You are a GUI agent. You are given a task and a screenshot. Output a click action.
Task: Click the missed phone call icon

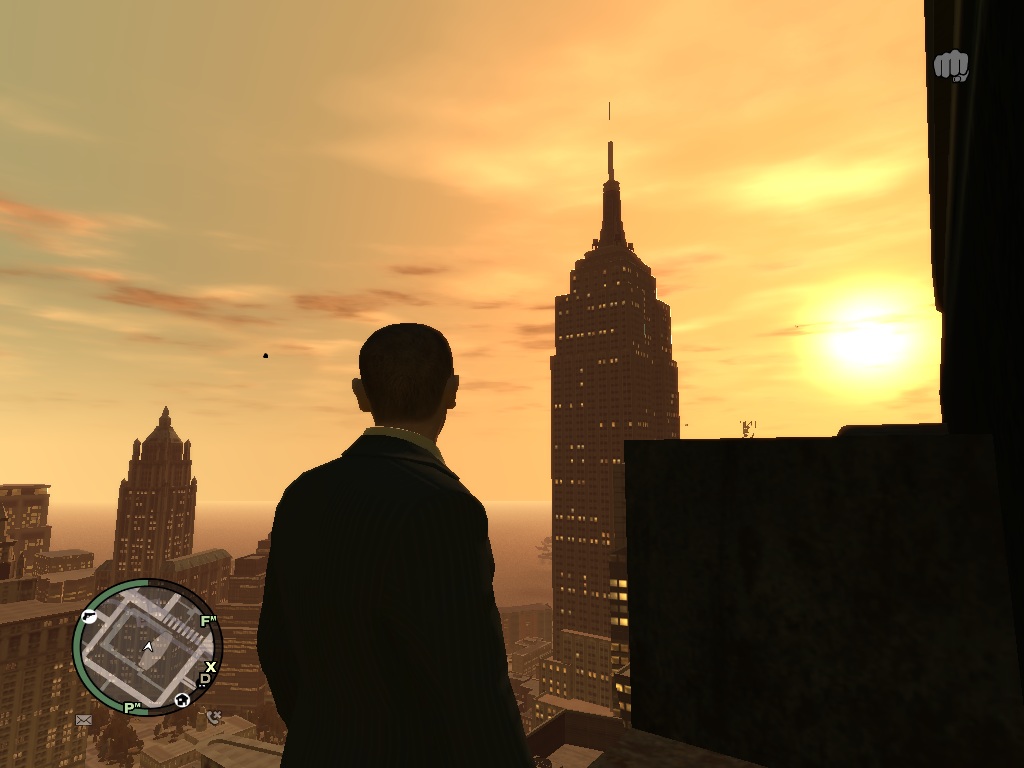pyautogui.click(x=214, y=717)
